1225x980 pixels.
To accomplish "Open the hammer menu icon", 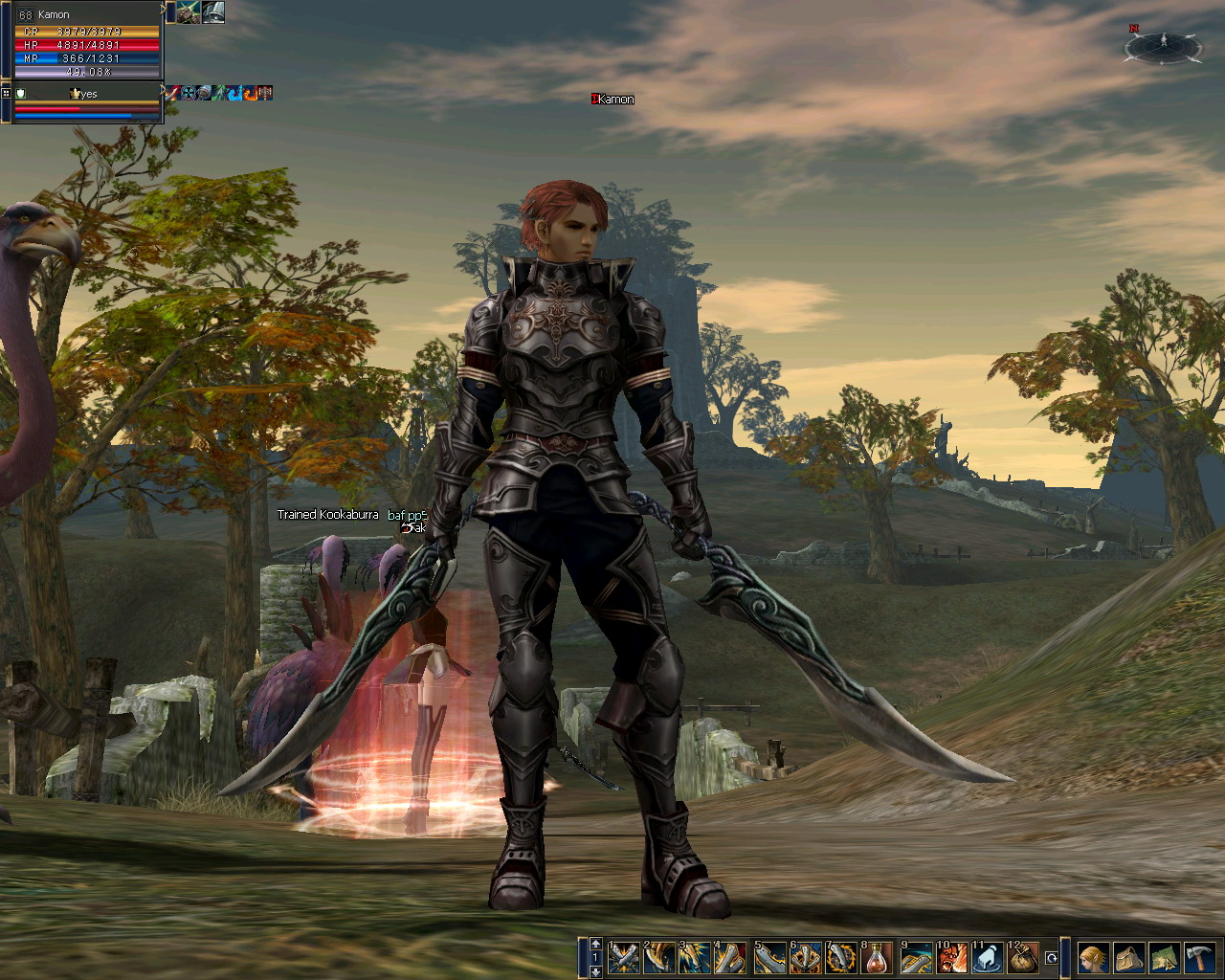I will tap(1199, 957).
